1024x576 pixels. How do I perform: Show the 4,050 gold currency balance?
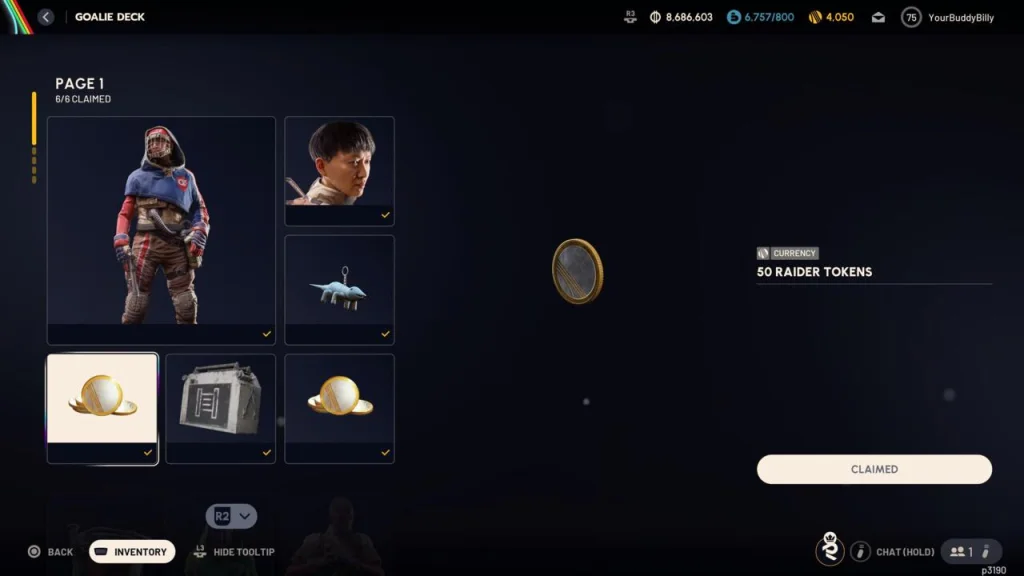831,17
